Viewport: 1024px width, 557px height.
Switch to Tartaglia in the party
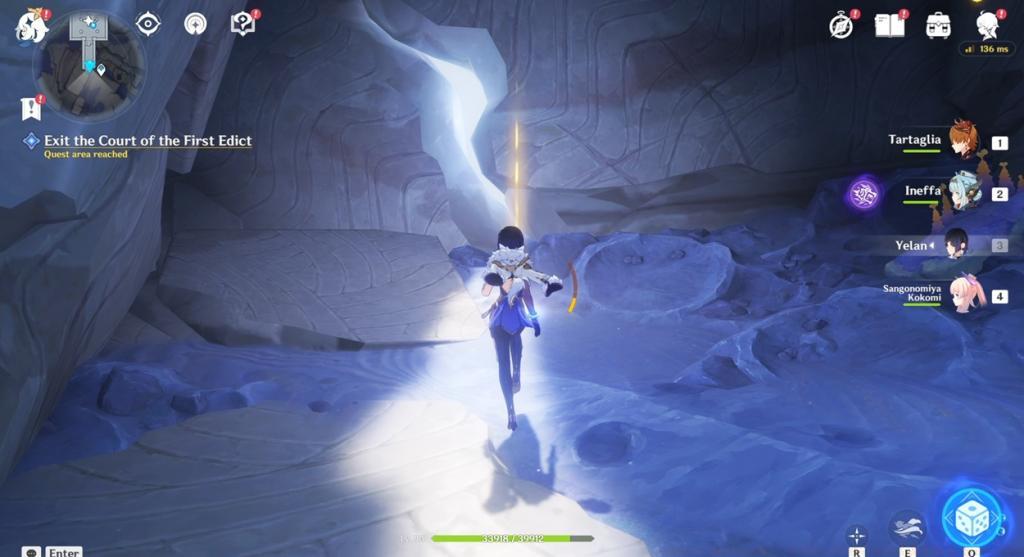click(962, 140)
